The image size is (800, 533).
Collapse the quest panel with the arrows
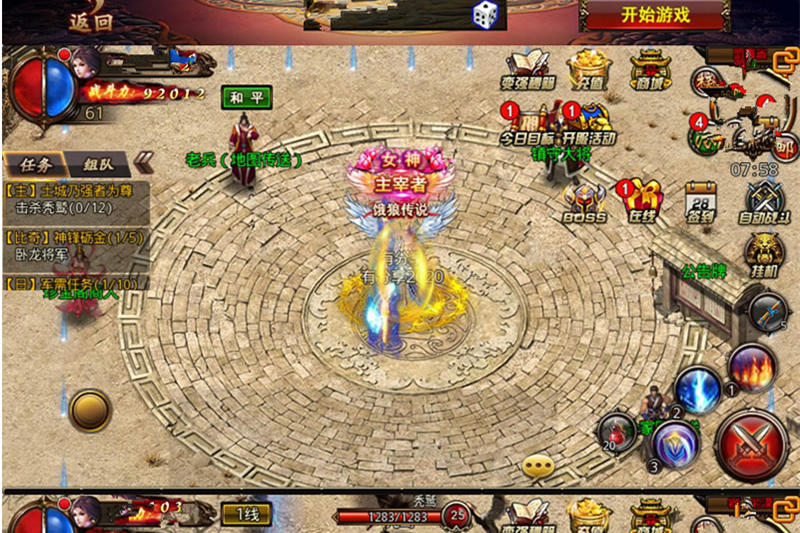[x=144, y=163]
